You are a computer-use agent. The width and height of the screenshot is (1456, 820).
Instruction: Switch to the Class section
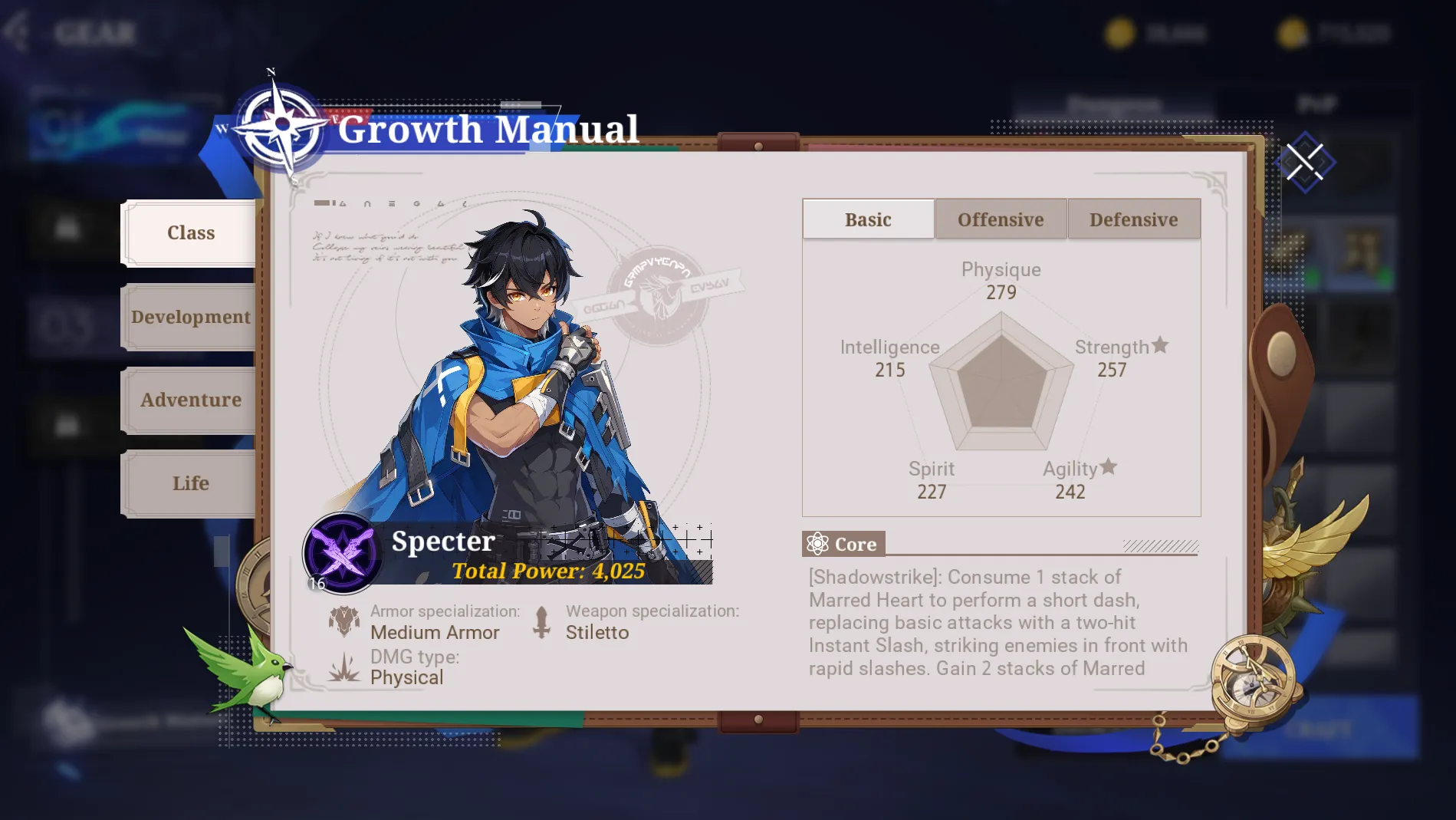[x=190, y=233]
